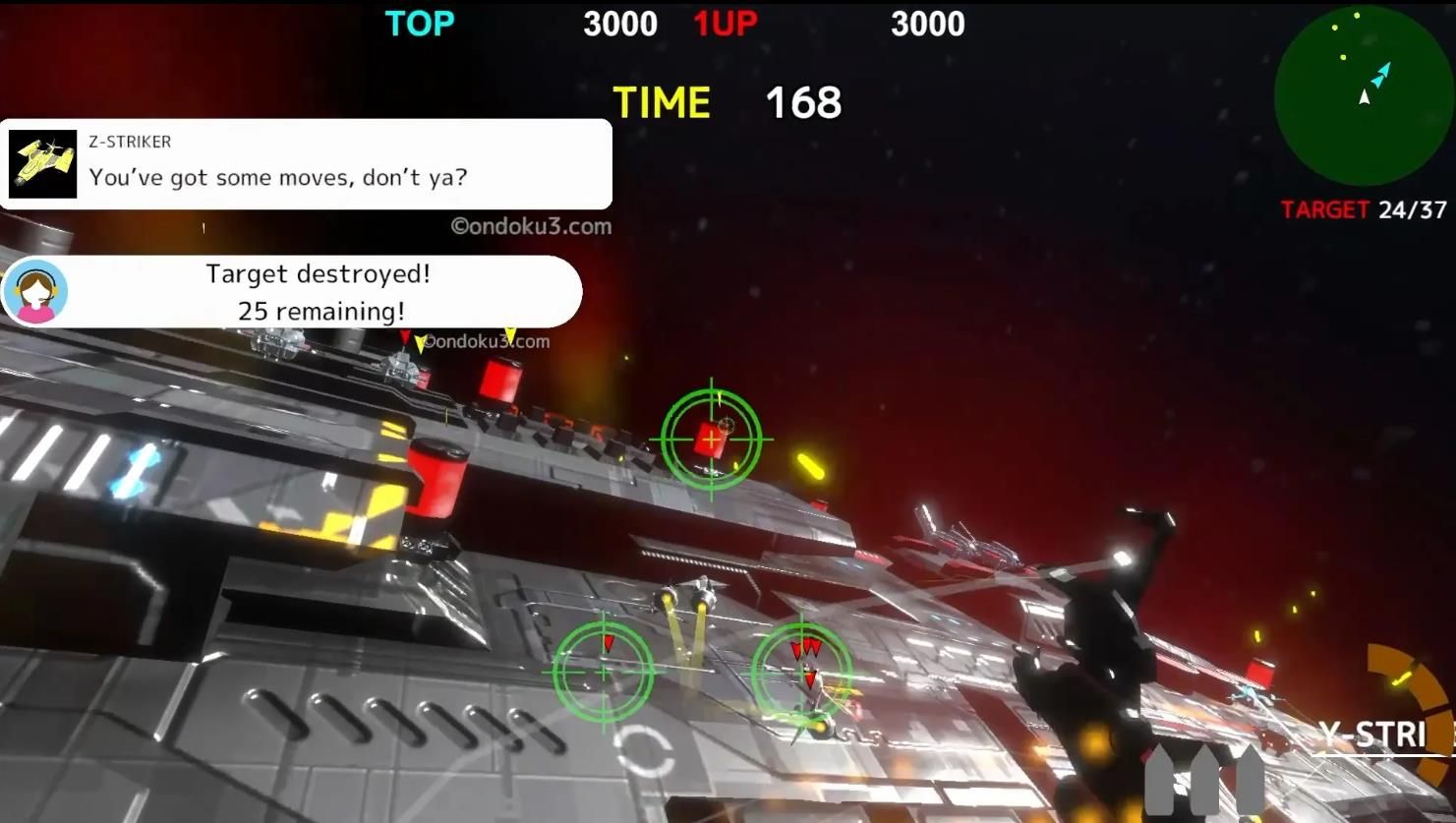The width and height of the screenshot is (1456, 823).
Task: Select the Z-STRIKER ship portrait icon
Action: coord(41,163)
